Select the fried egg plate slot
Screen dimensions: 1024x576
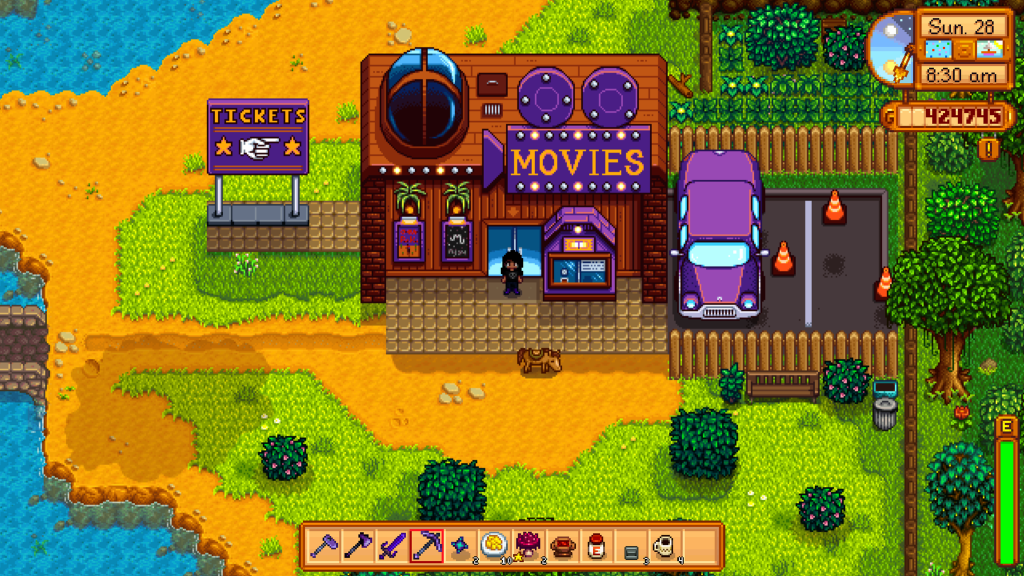pyautogui.click(x=494, y=546)
